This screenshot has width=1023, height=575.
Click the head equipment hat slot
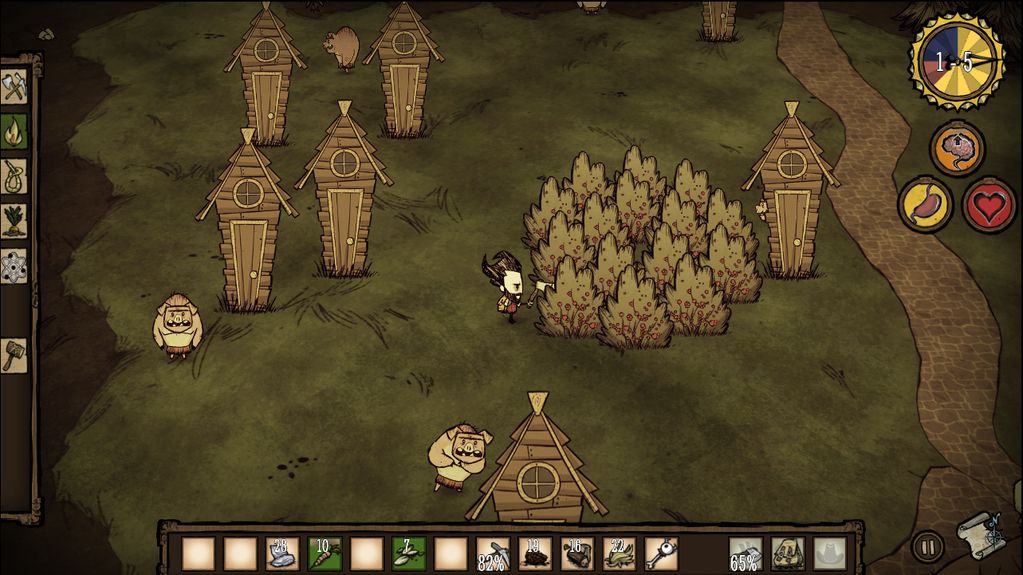[829, 553]
